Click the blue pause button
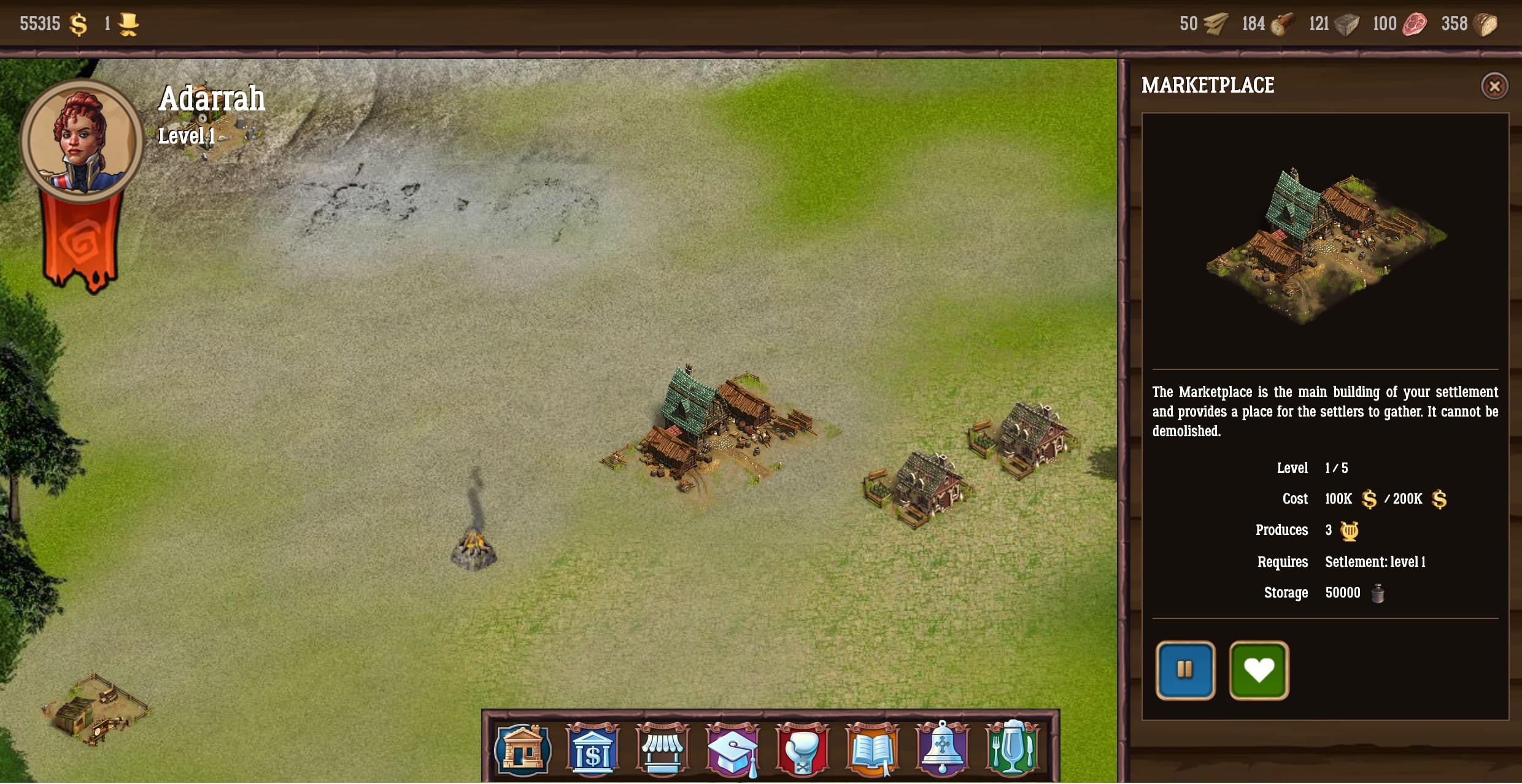 [x=1185, y=670]
